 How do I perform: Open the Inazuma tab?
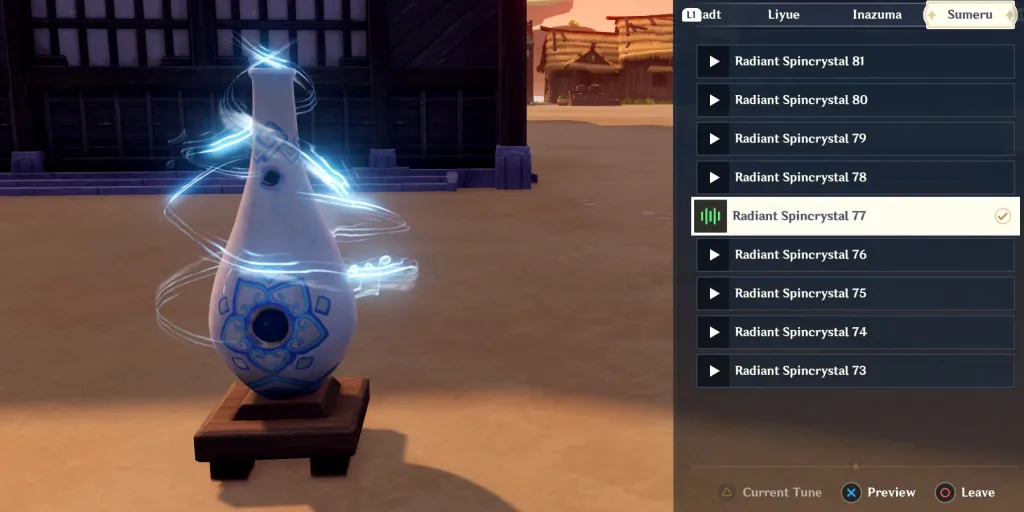pos(876,15)
